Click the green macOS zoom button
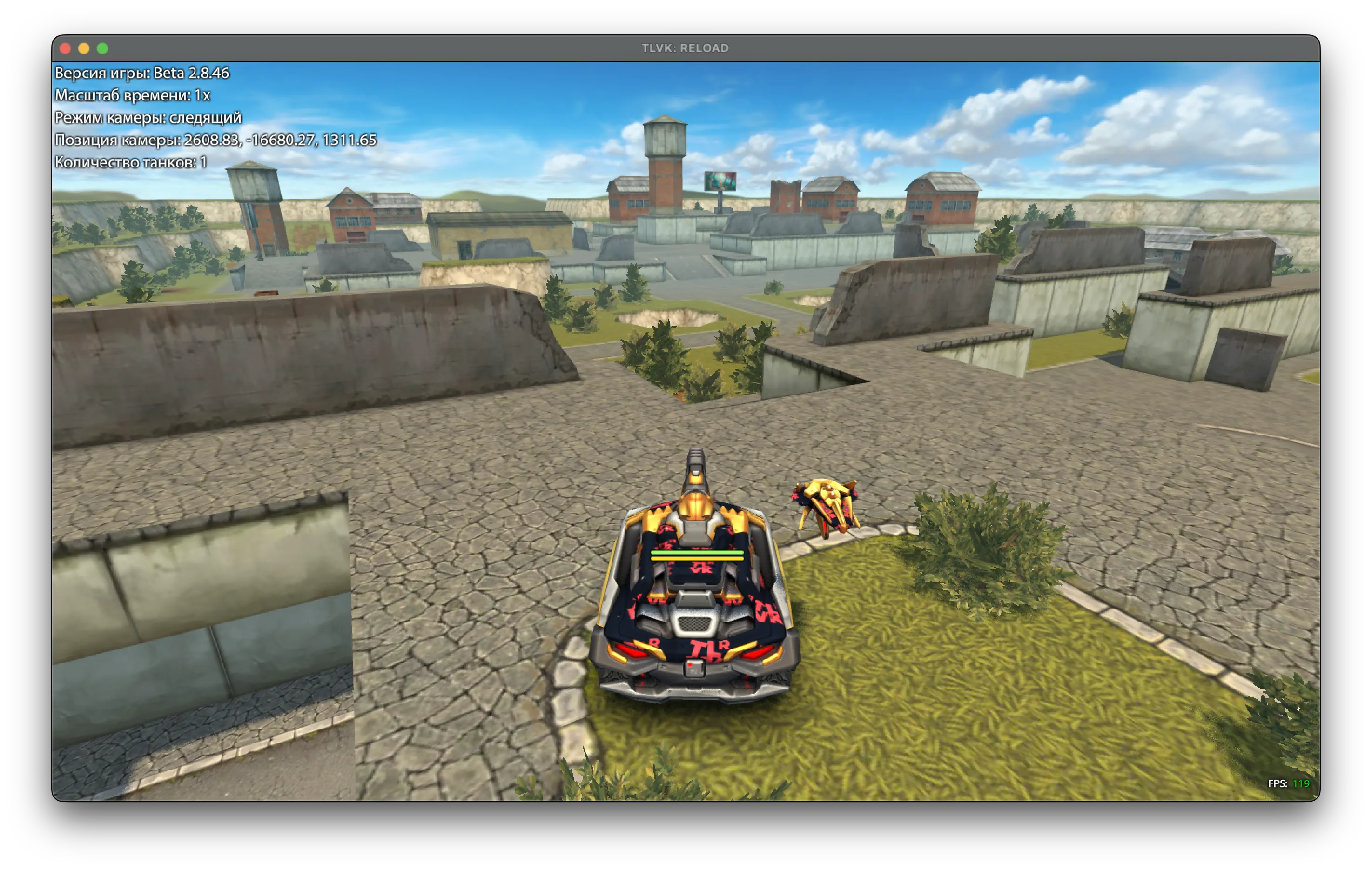 point(102,48)
